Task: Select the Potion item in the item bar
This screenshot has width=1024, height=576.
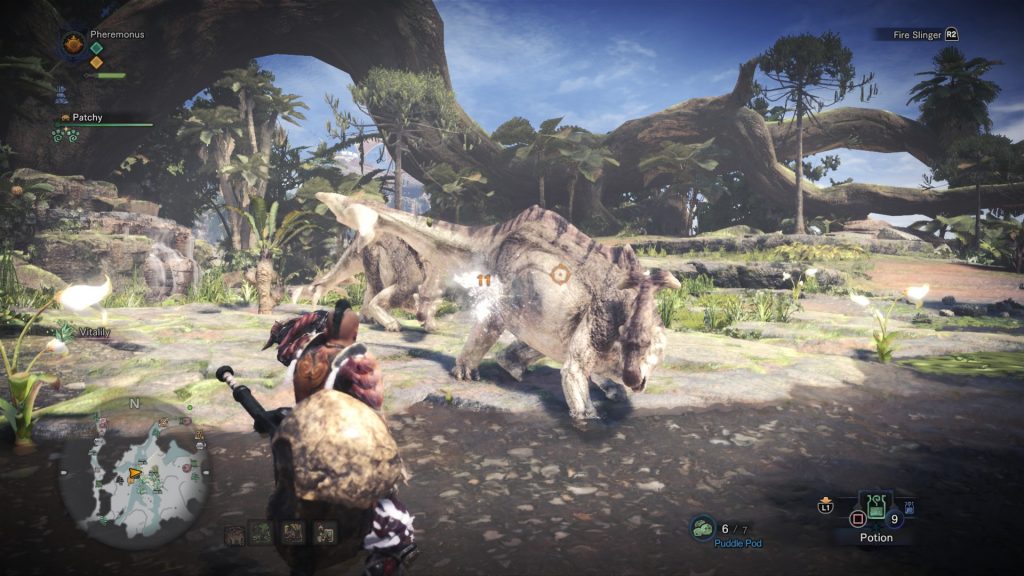Action: [877, 509]
